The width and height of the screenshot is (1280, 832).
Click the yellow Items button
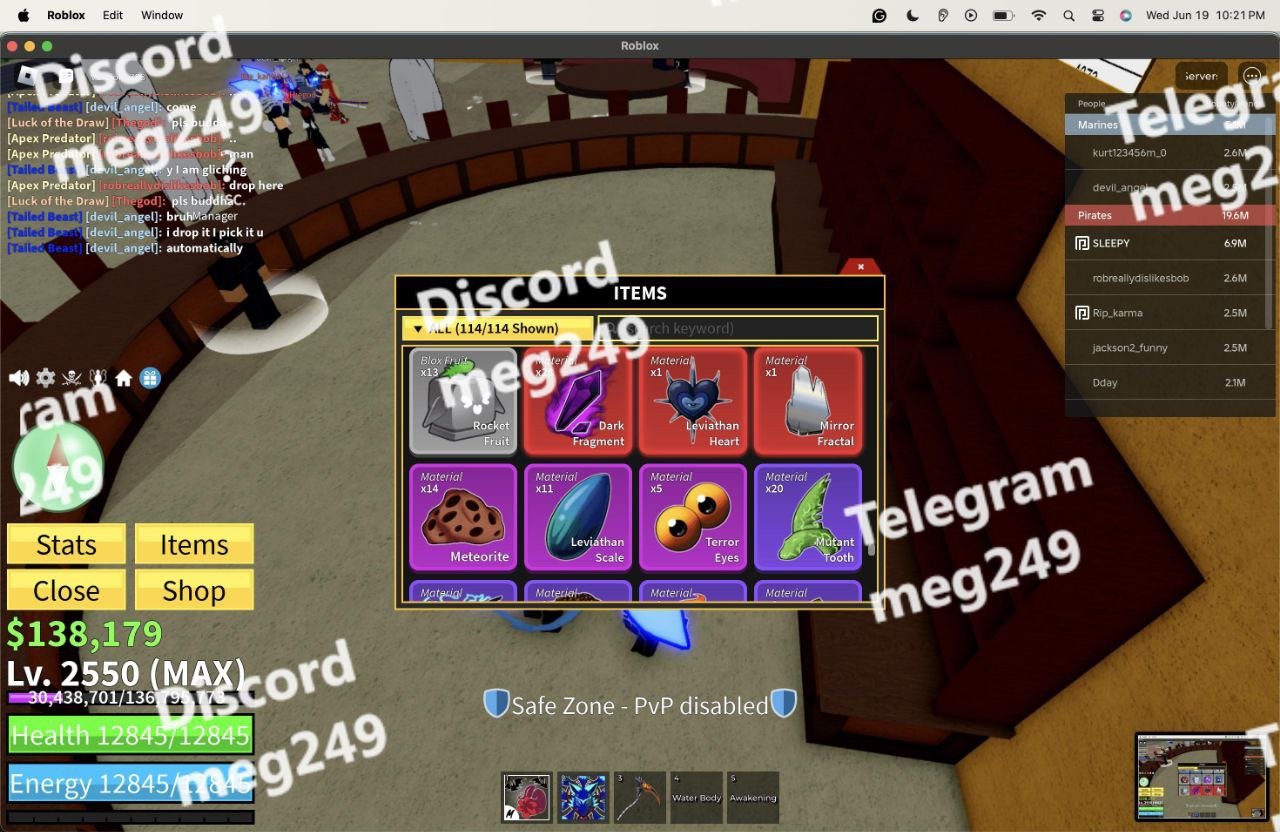point(194,544)
